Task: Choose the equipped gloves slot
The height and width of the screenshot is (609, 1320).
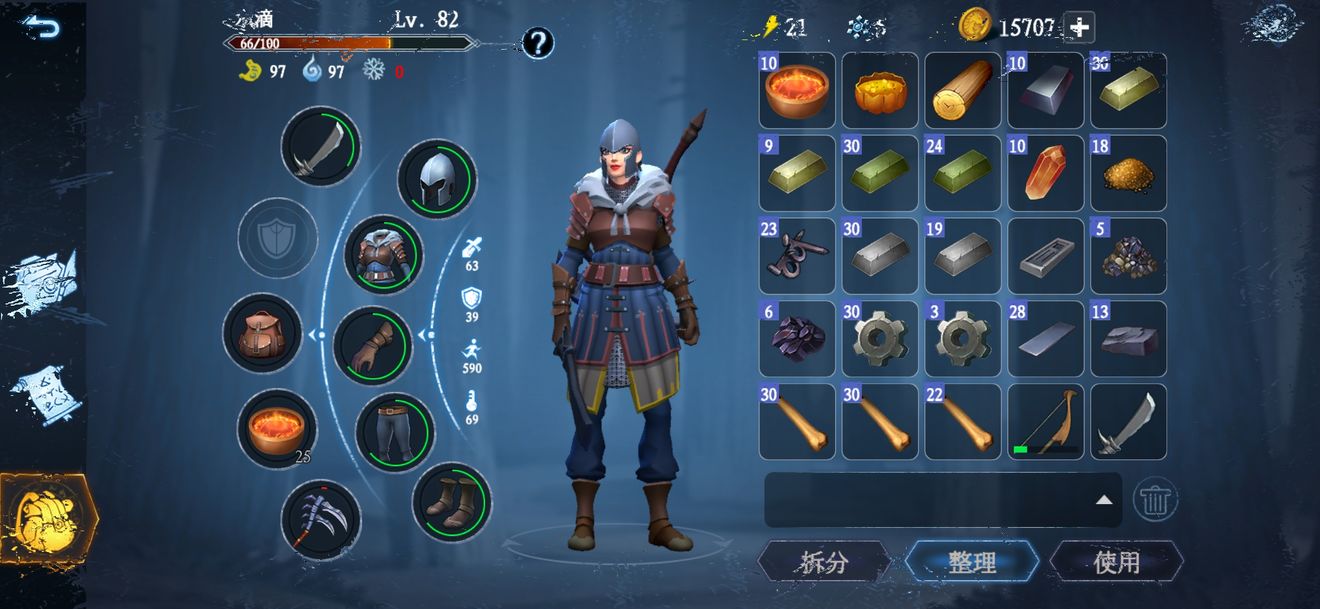Action: 372,346
